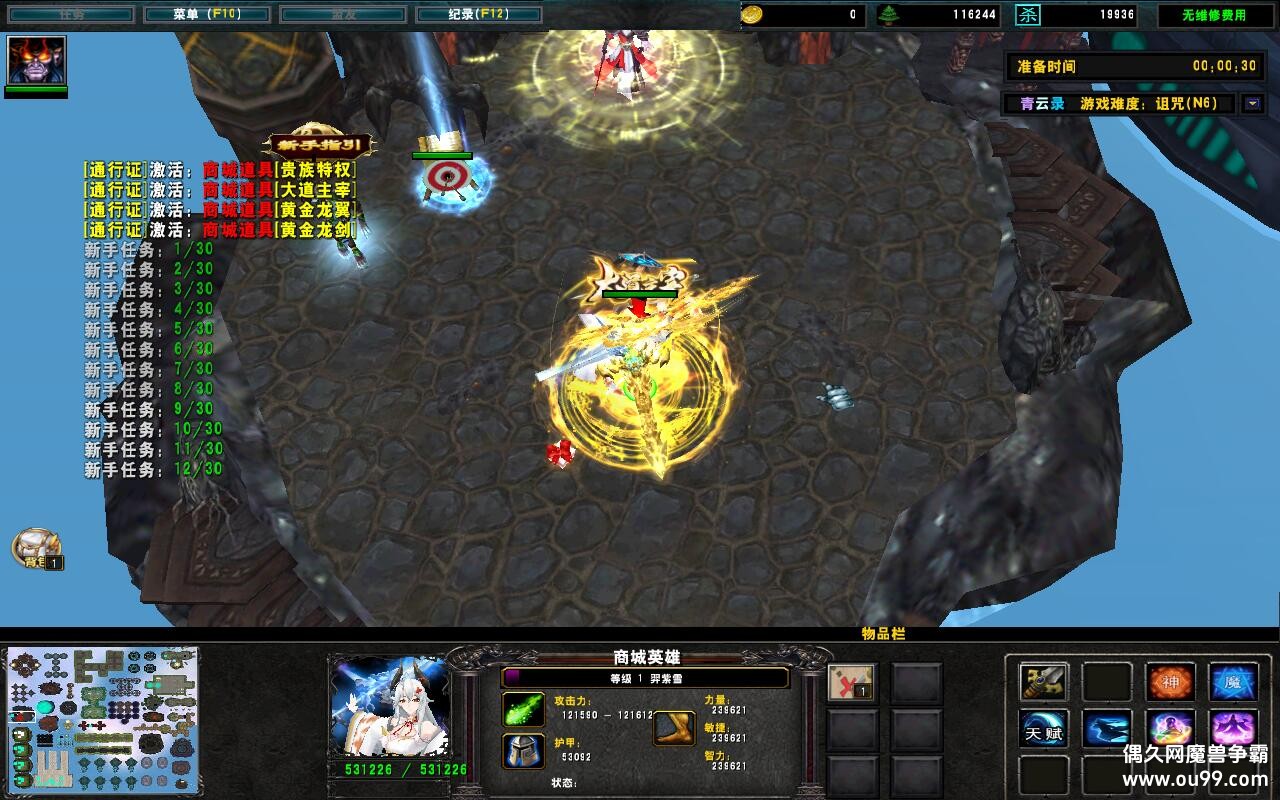Open the 纪录 (F12) log
Screen dimensions: 1280x800
478,15
